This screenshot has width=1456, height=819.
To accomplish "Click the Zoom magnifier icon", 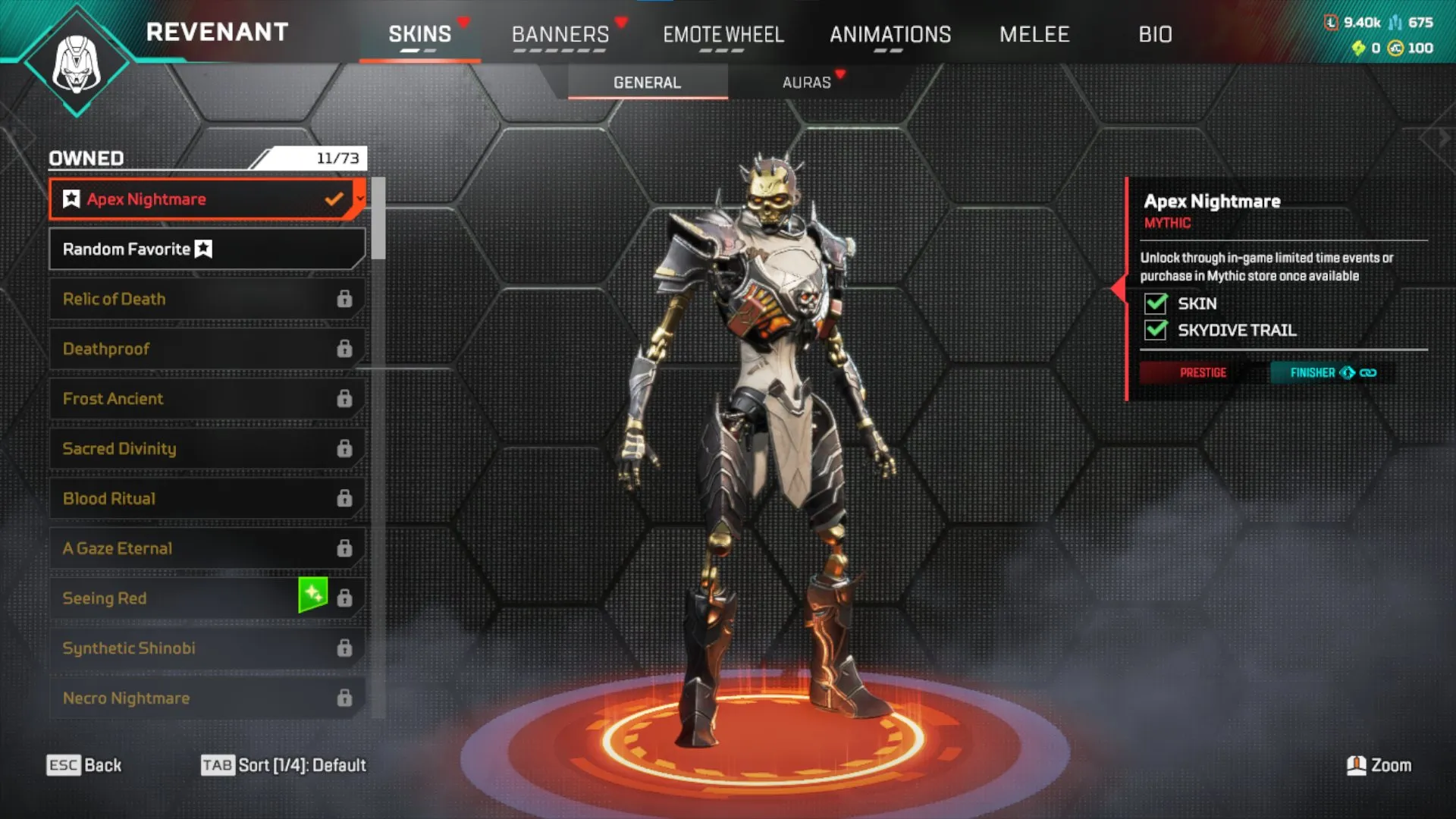I will 1355,765.
